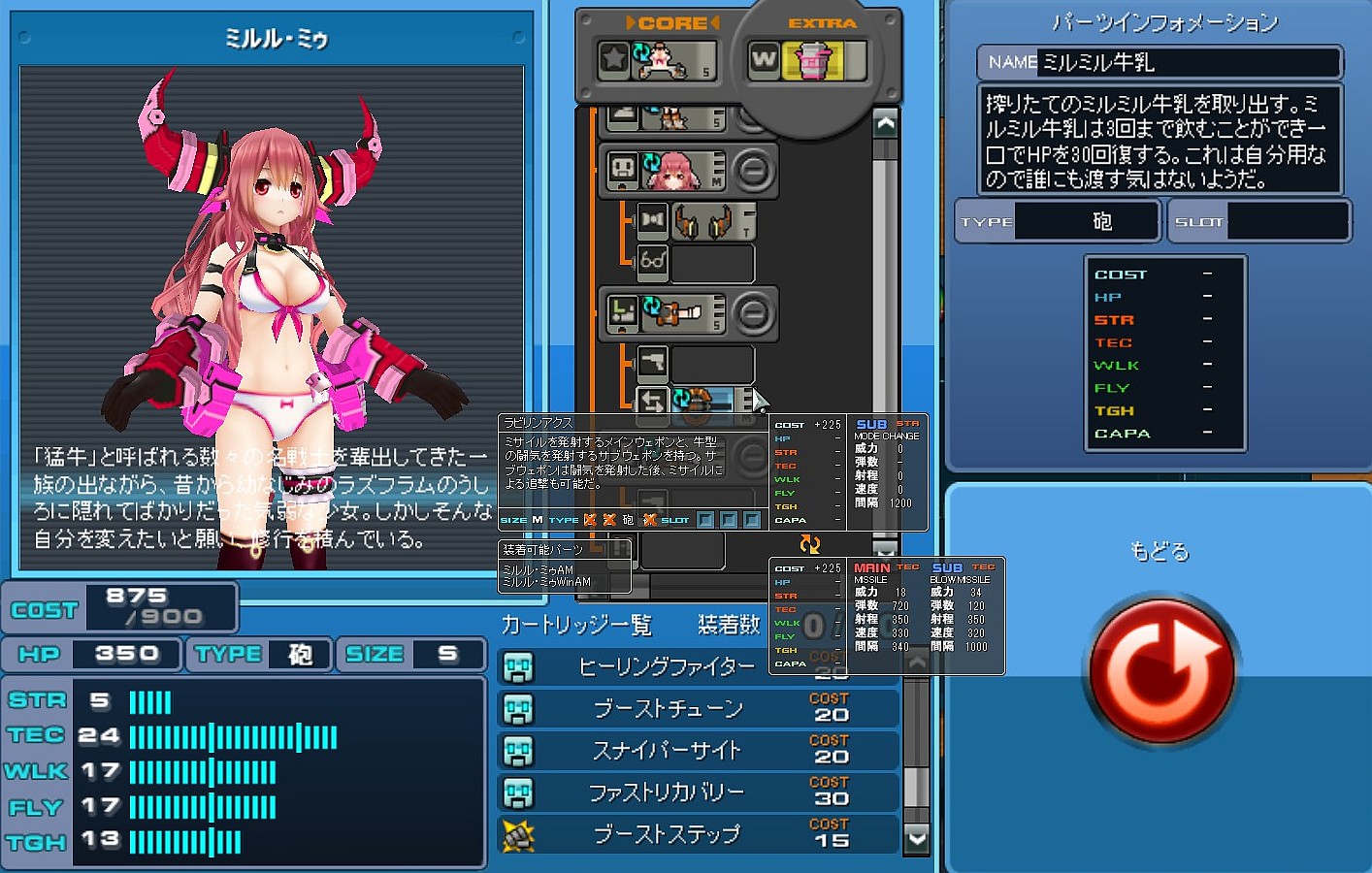Click the red もどる back button
This screenshot has height=873, width=1372.
point(1161,671)
